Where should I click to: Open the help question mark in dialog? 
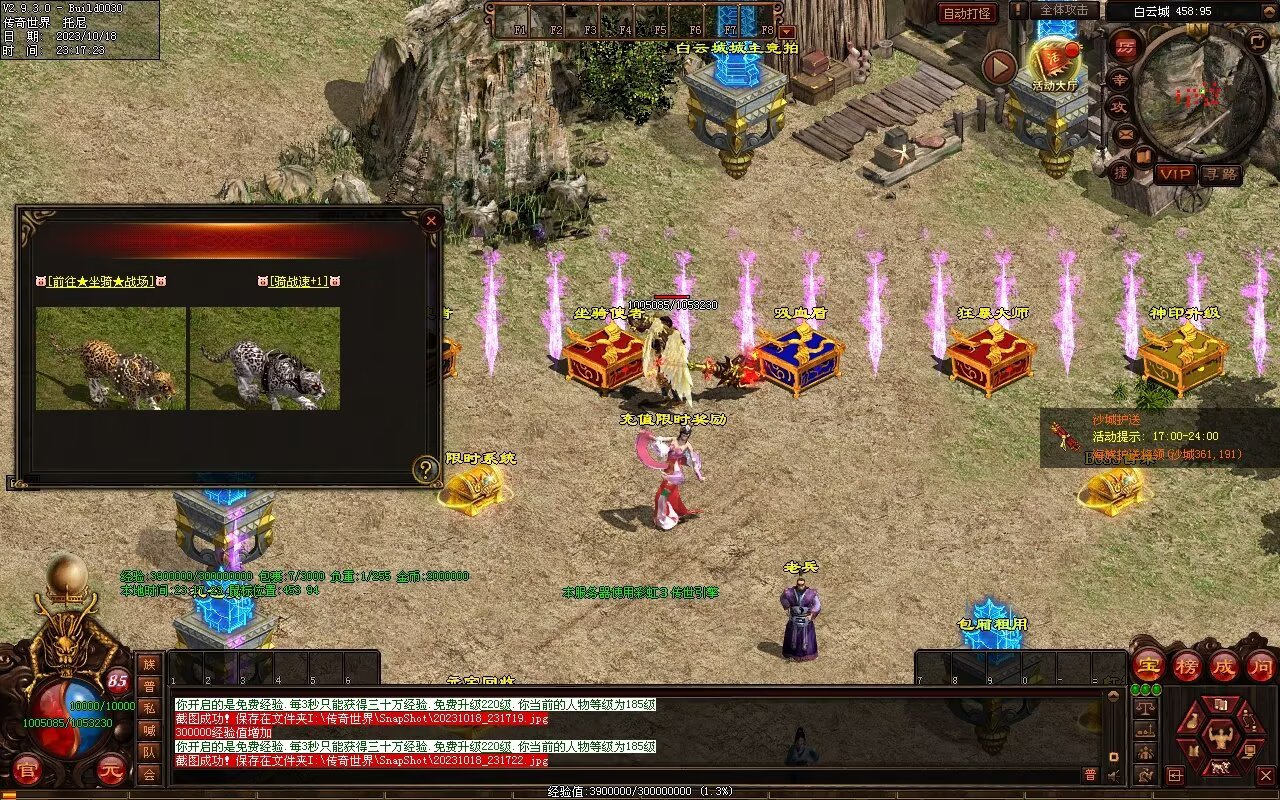tap(427, 469)
